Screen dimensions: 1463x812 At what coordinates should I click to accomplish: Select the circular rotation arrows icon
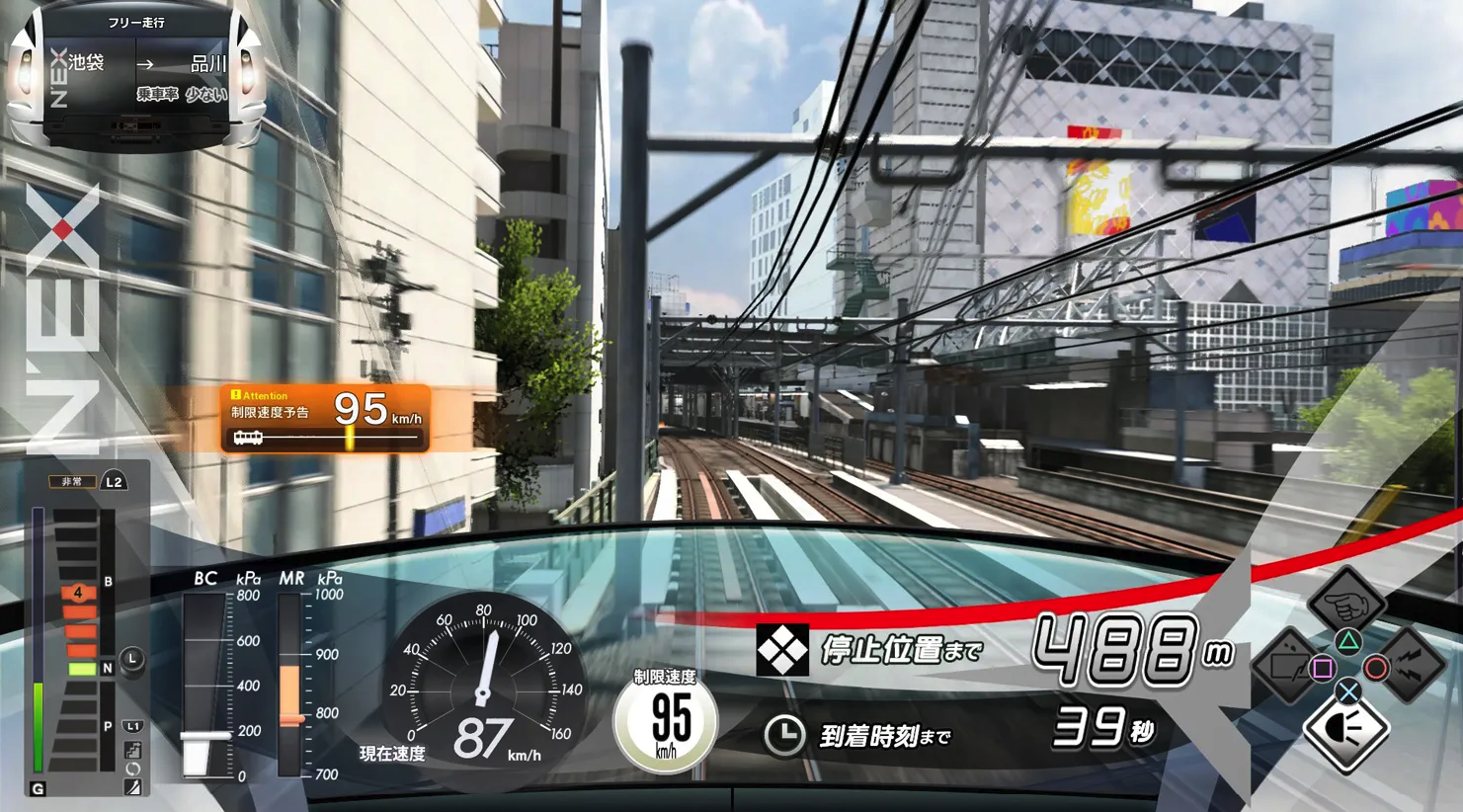click(x=132, y=768)
